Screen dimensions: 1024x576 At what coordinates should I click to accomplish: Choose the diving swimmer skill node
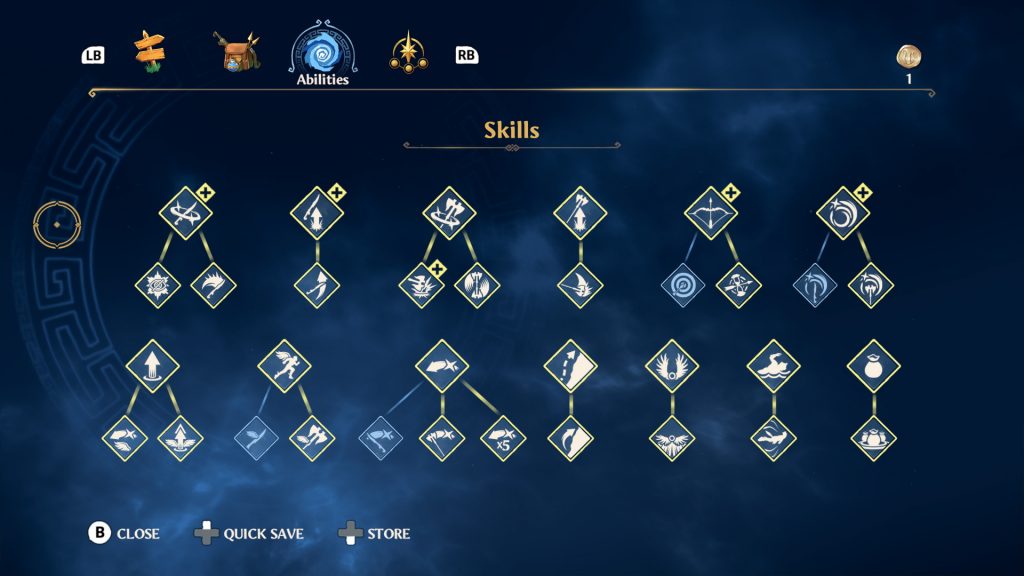click(x=773, y=438)
